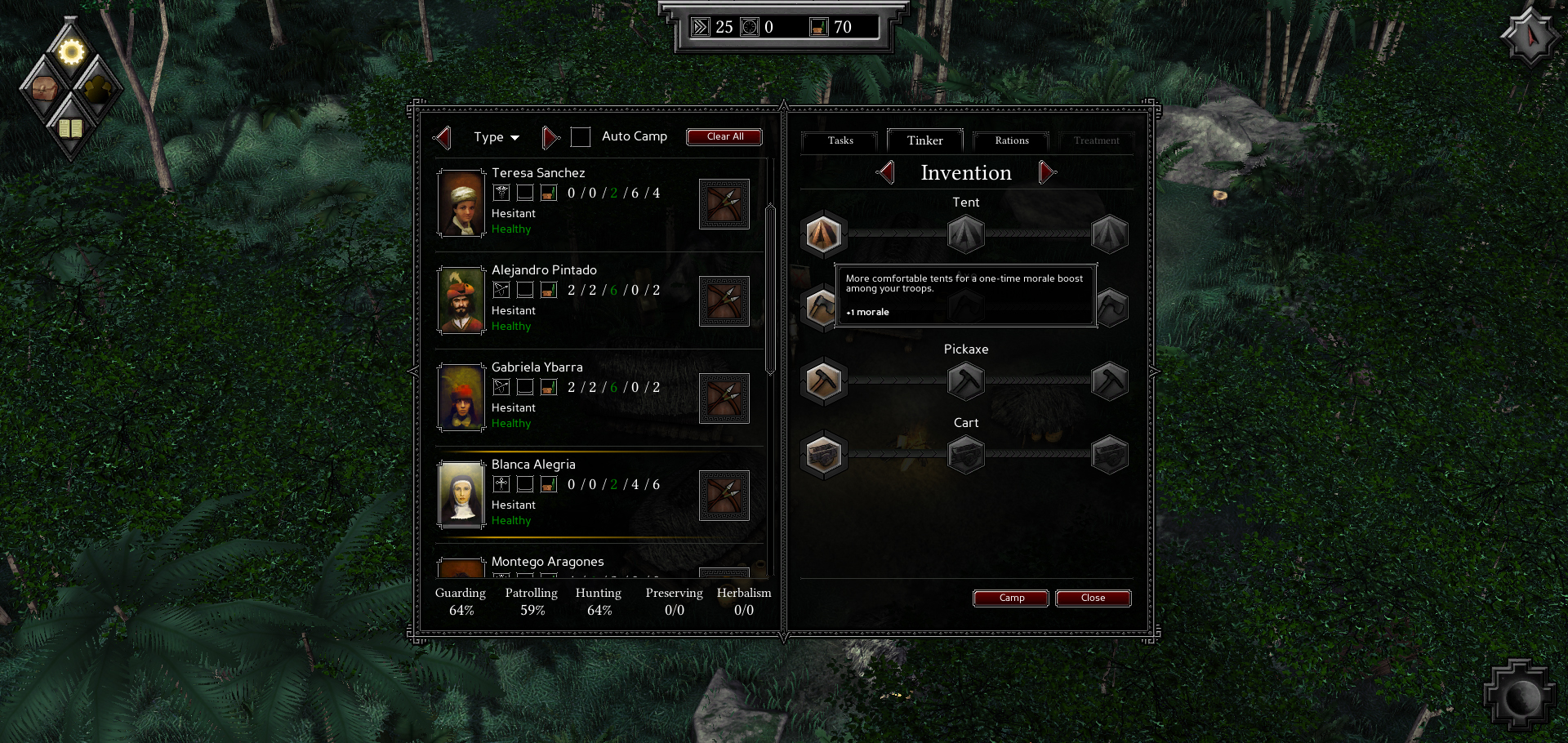Click the red Clear All button
The width and height of the screenshot is (1568, 743).
coord(724,136)
